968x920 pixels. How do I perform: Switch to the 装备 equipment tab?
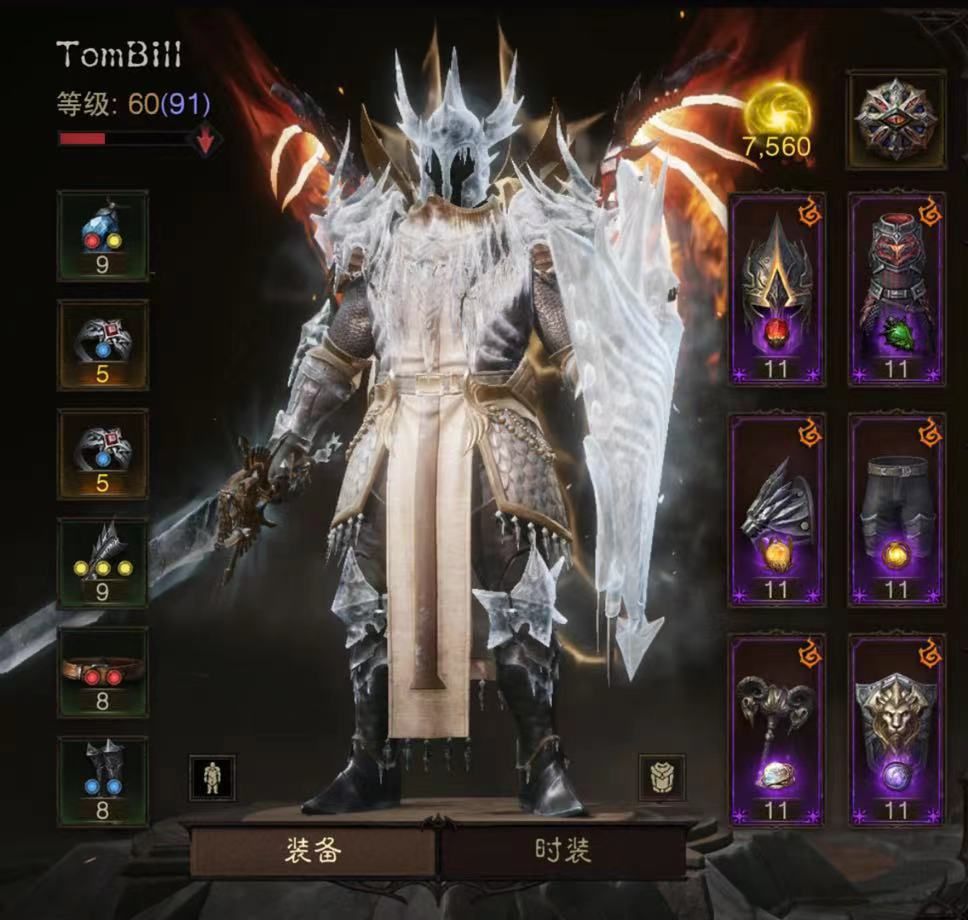click(x=313, y=850)
